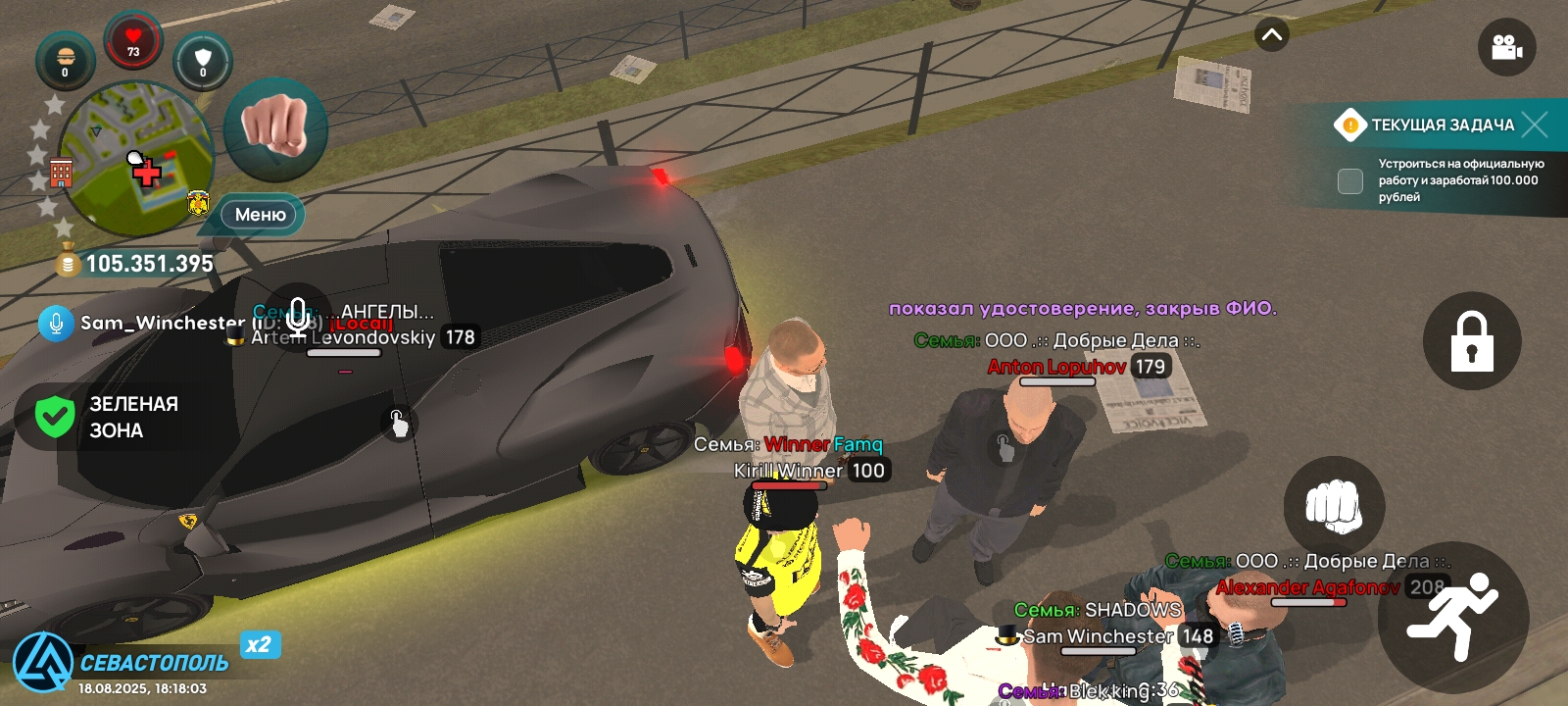Tap the armor shield indicator
Screen dimensions: 1568x706
[x=203, y=61]
